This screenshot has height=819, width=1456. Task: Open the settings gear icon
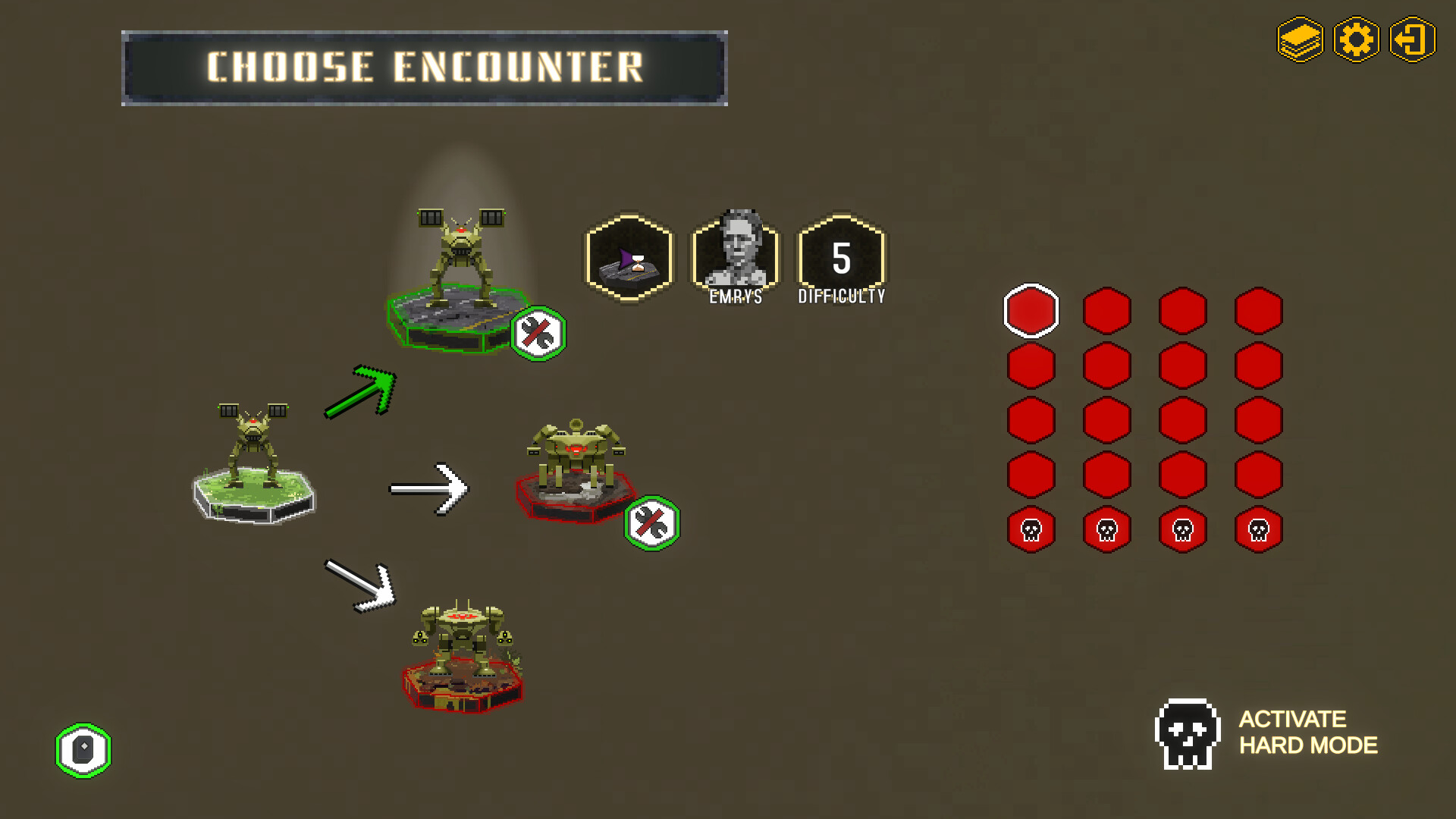coord(1357,39)
